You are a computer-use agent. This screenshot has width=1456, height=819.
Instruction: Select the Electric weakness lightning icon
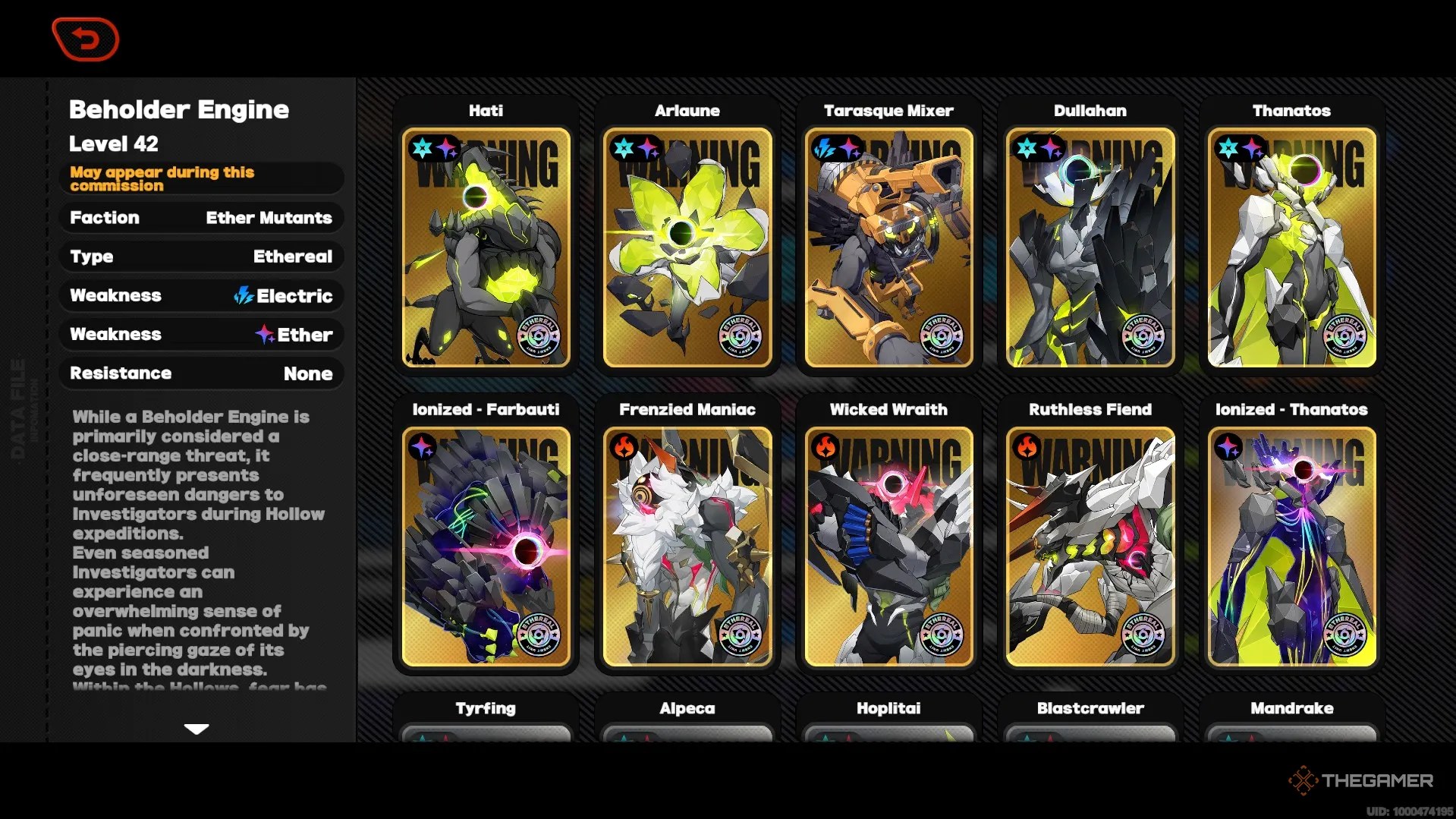tap(243, 296)
